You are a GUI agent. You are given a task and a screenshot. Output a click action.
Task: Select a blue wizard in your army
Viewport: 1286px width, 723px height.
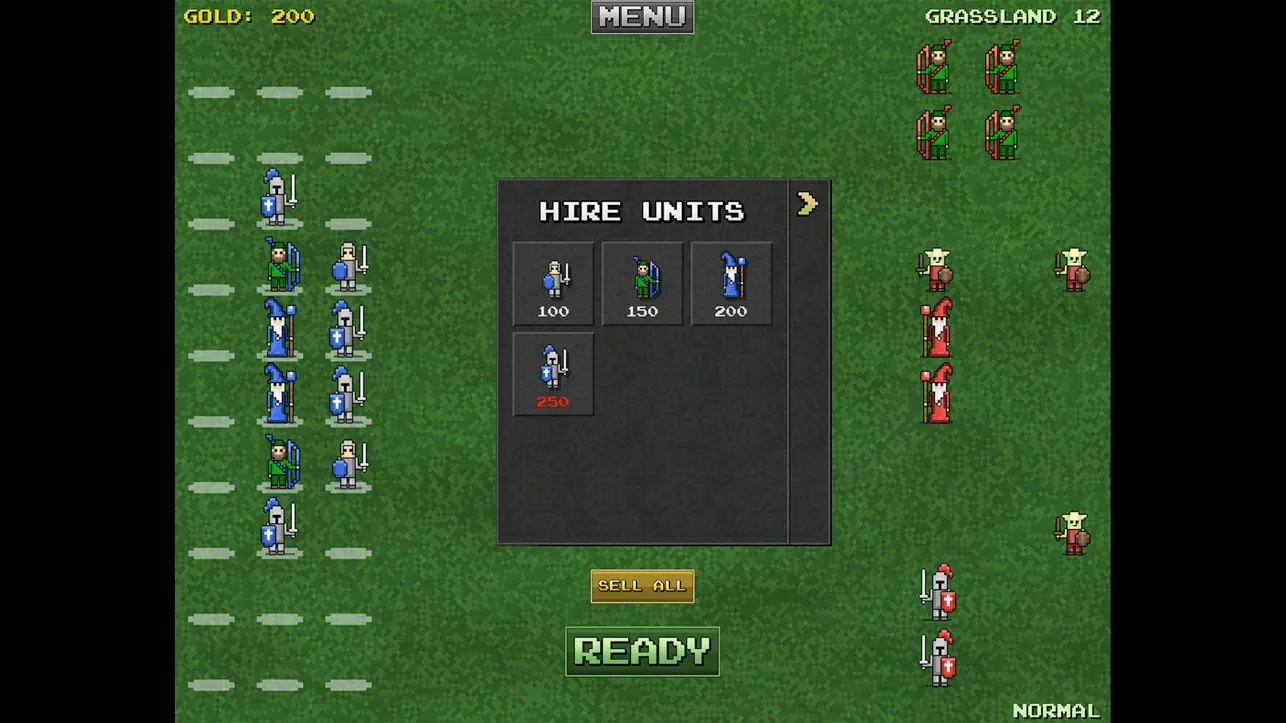point(277,330)
